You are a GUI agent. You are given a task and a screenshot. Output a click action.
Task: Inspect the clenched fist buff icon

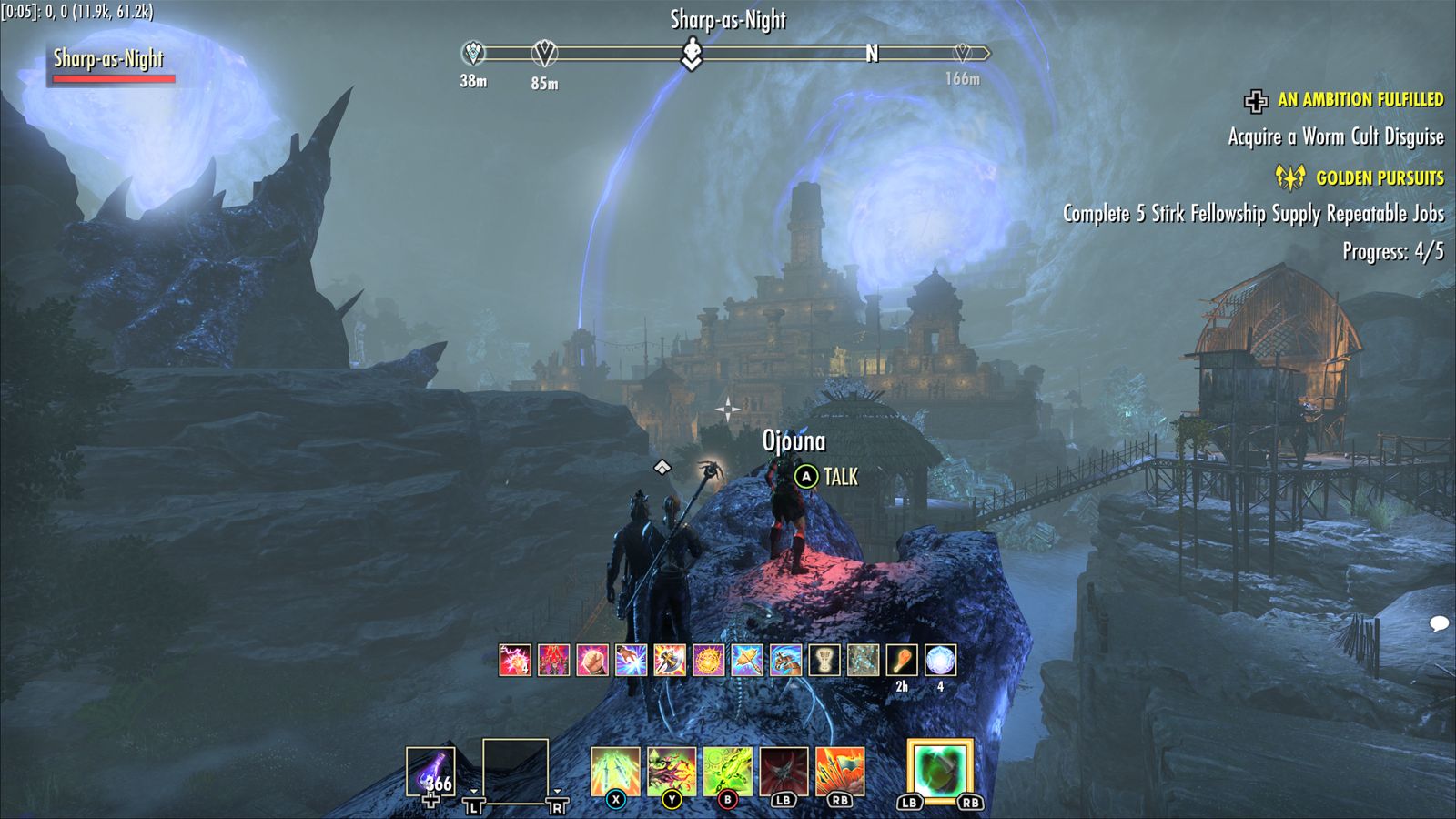[x=592, y=661]
